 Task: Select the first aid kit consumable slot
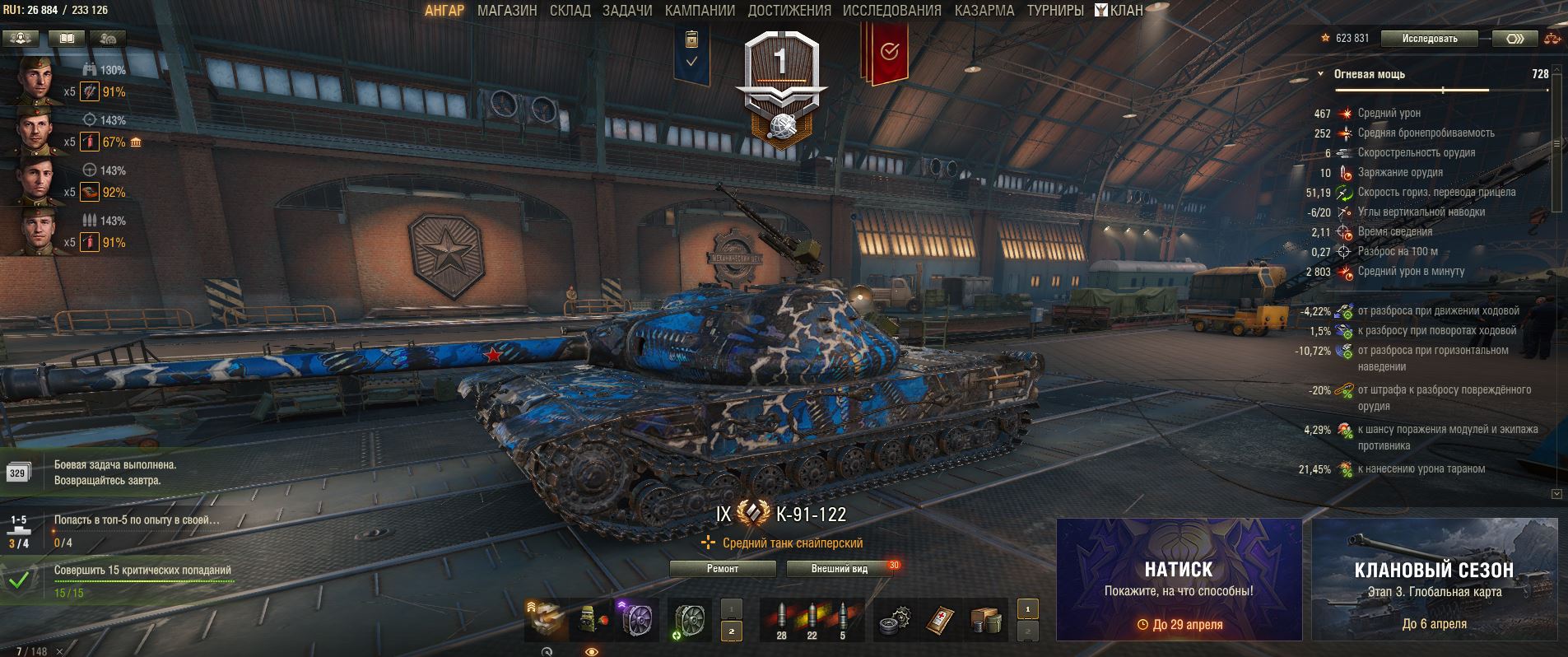pos(941,619)
